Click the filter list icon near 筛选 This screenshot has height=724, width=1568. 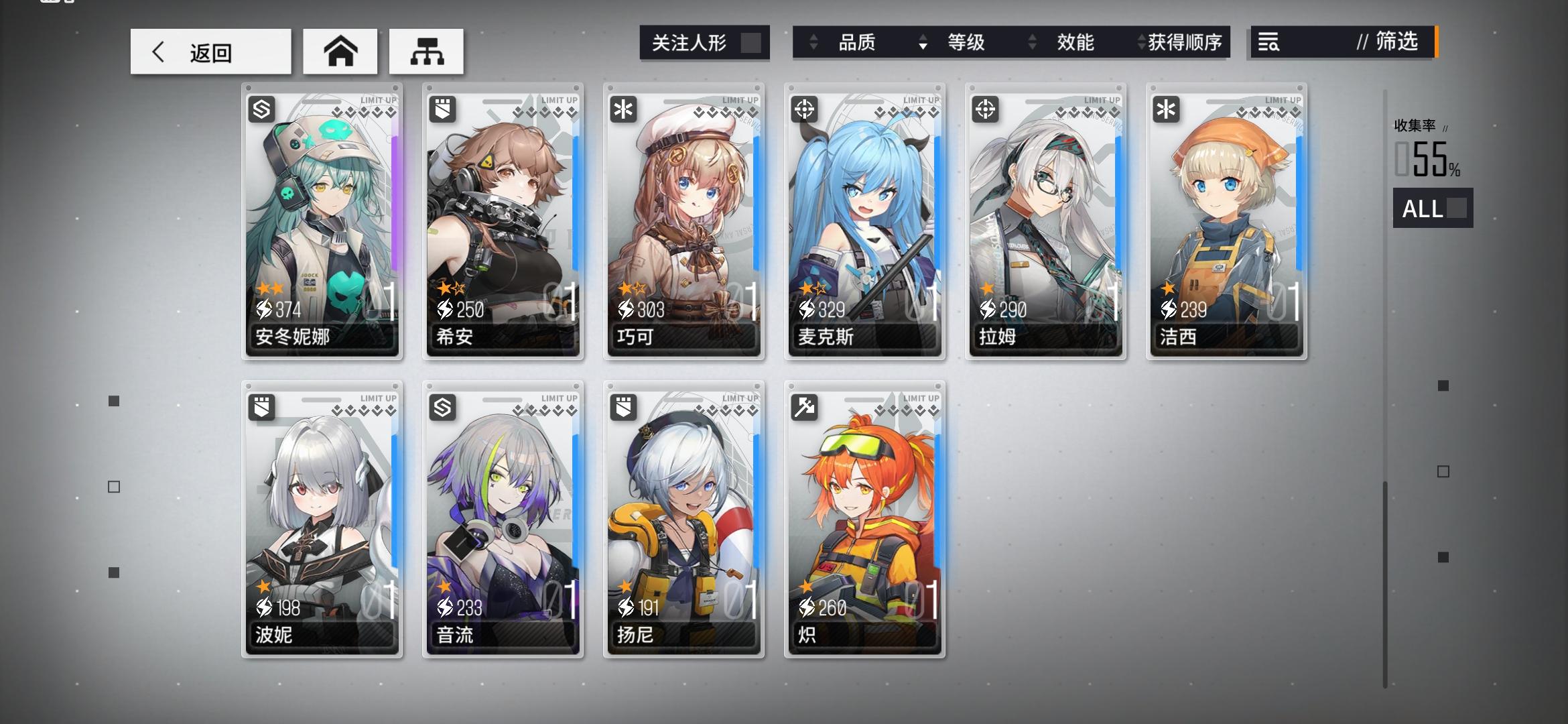pos(1268,42)
